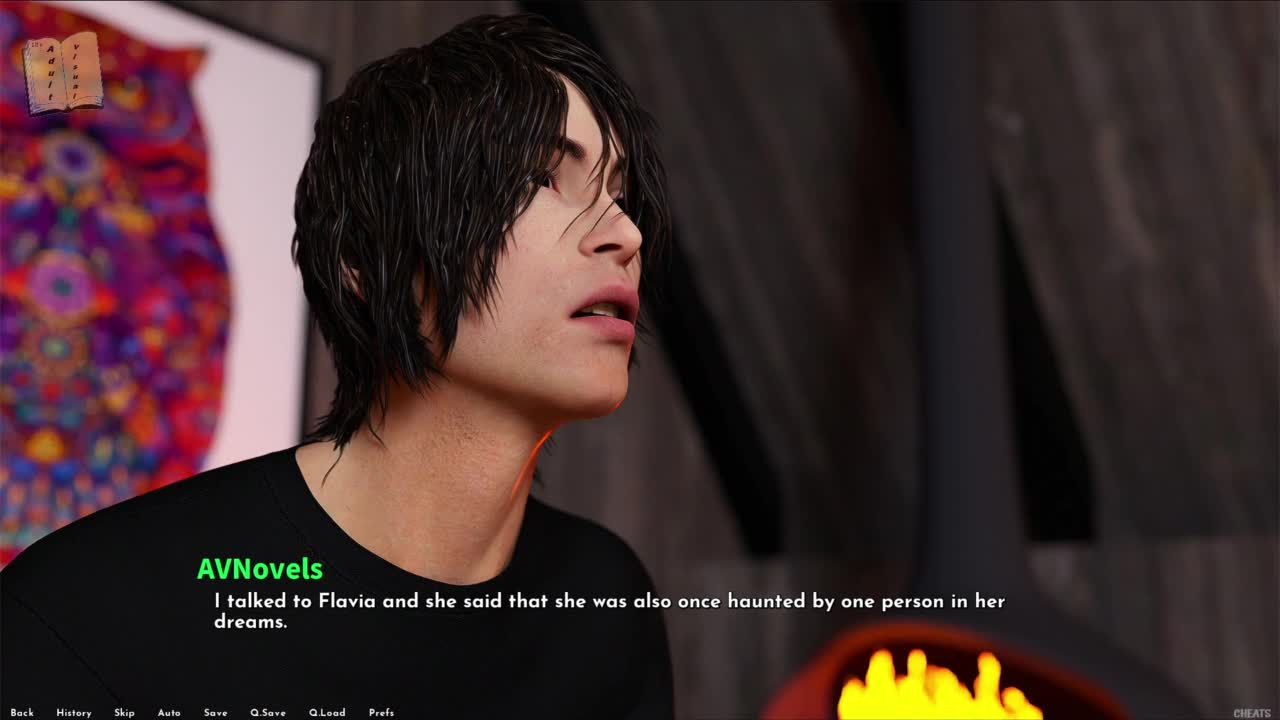The height and width of the screenshot is (720, 1280).
Task: Open the Prefs settings
Action: click(x=381, y=713)
